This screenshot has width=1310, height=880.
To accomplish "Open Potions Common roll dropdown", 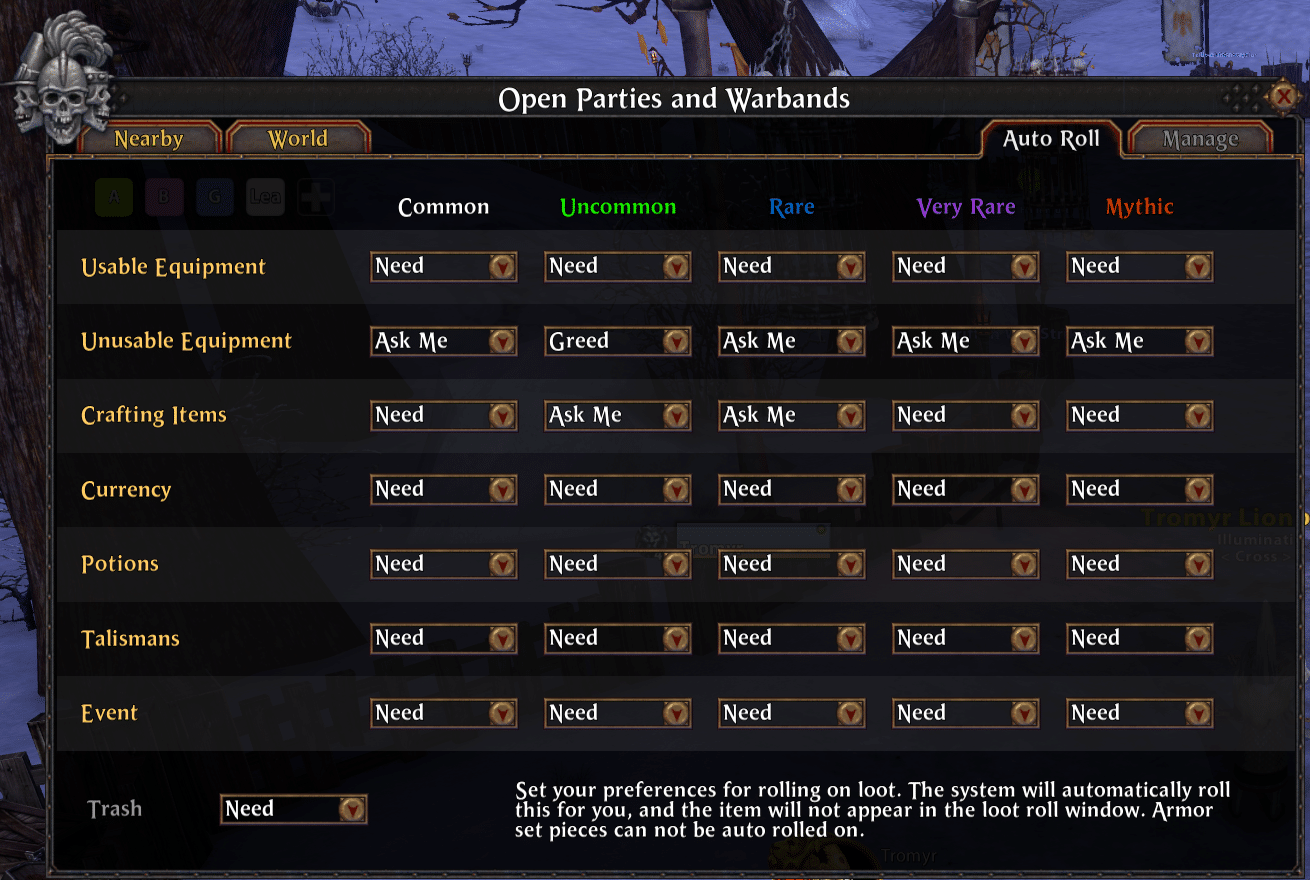I will click(502, 564).
